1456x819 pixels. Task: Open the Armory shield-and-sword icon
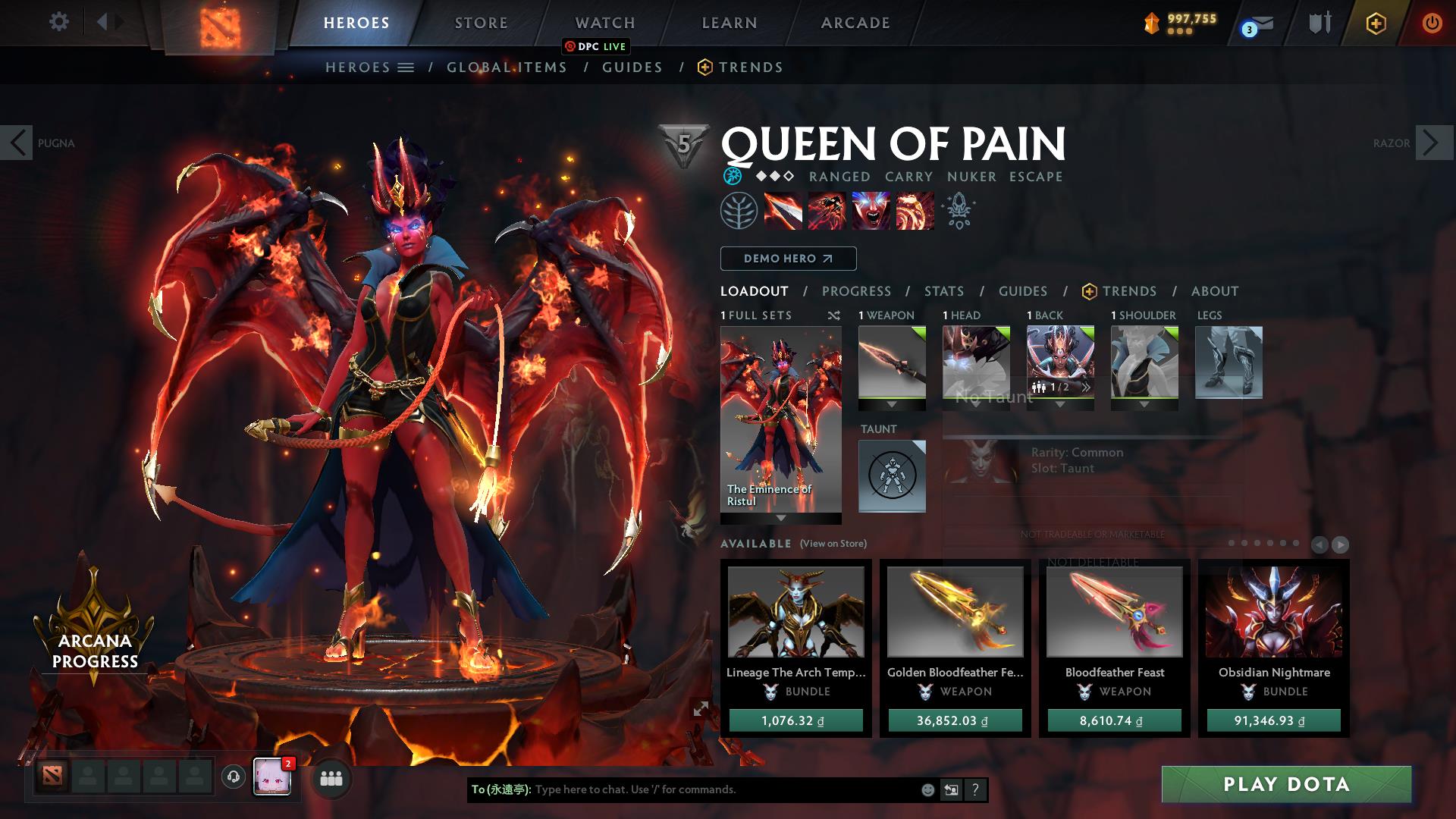(1319, 23)
